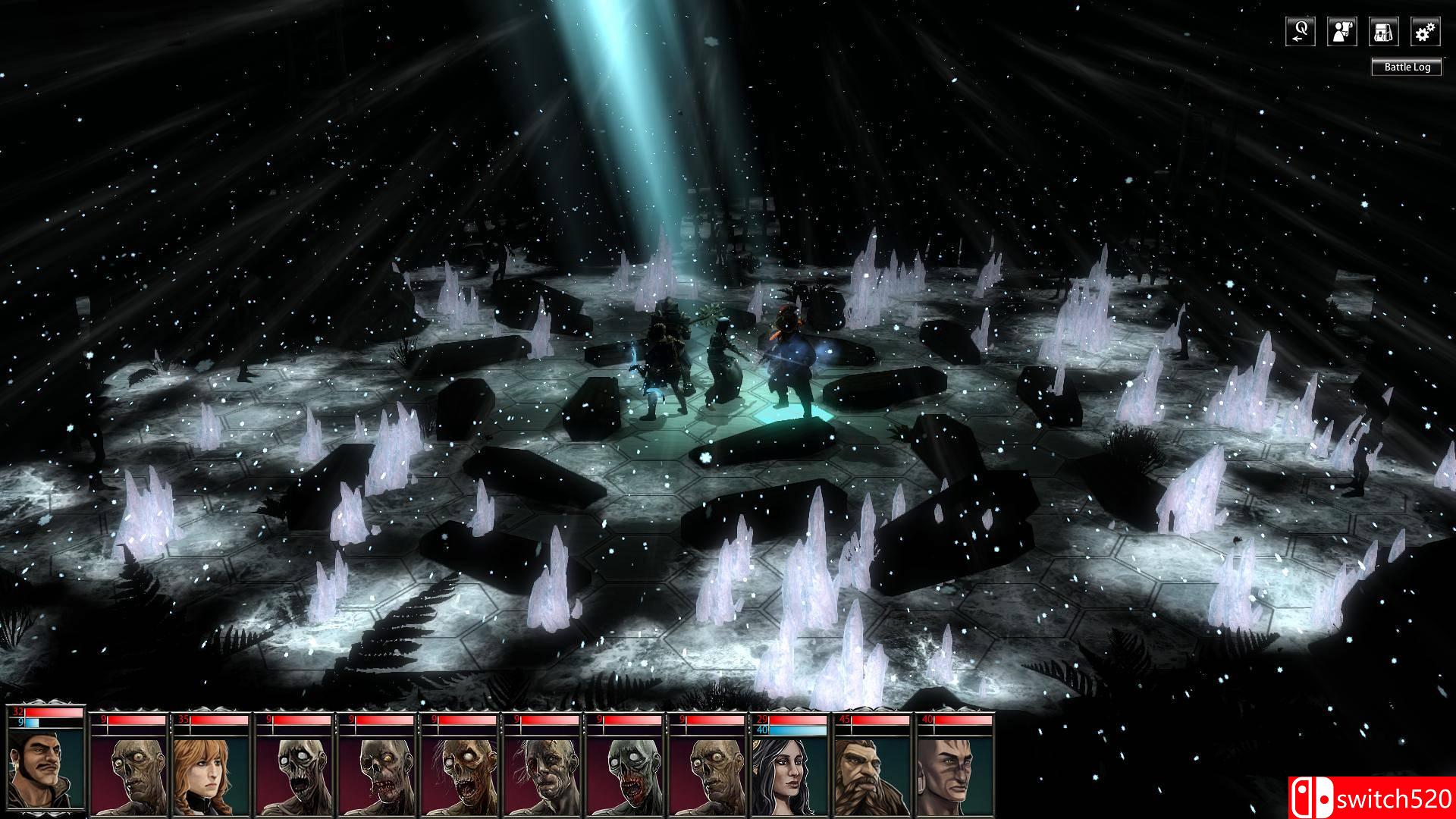Toggle the Battle Log

click(1407, 67)
